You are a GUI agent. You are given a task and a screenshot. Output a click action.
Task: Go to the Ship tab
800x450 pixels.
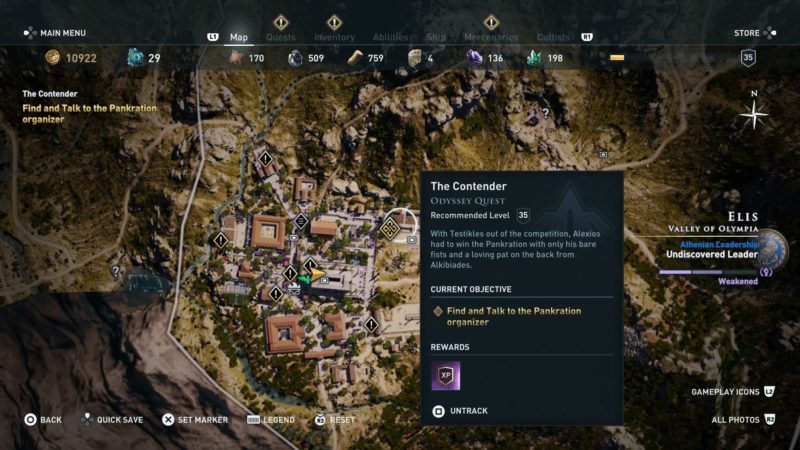(x=436, y=37)
